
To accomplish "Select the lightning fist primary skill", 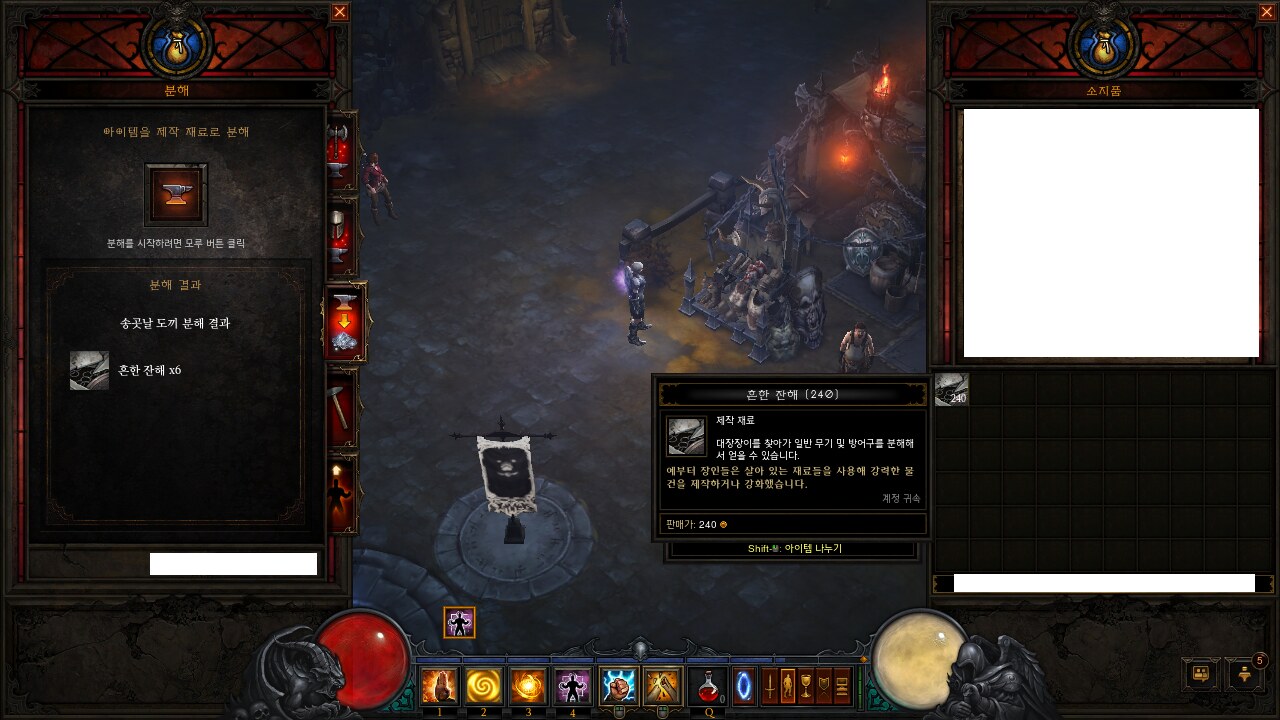I will (618, 687).
